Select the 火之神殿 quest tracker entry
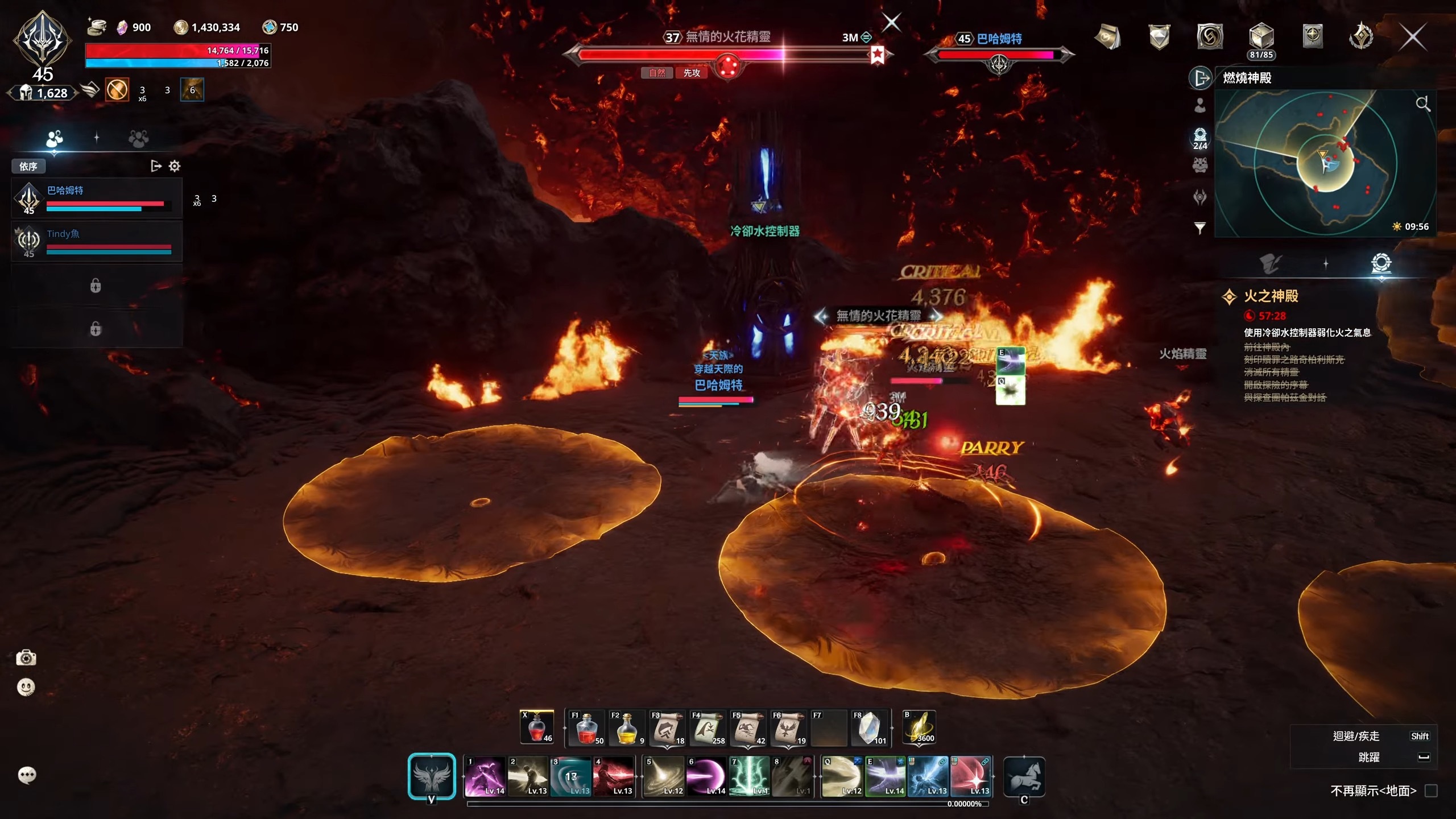 pos(1271,296)
